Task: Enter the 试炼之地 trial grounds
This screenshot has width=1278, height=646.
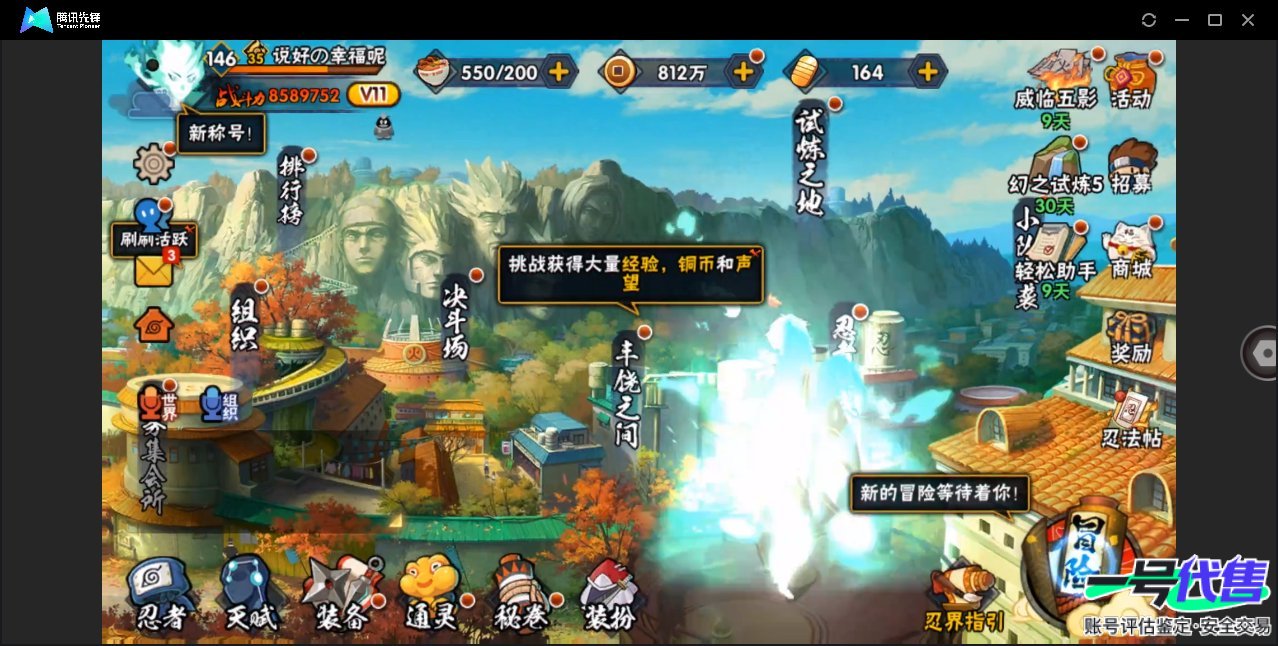Action: coord(808,160)
